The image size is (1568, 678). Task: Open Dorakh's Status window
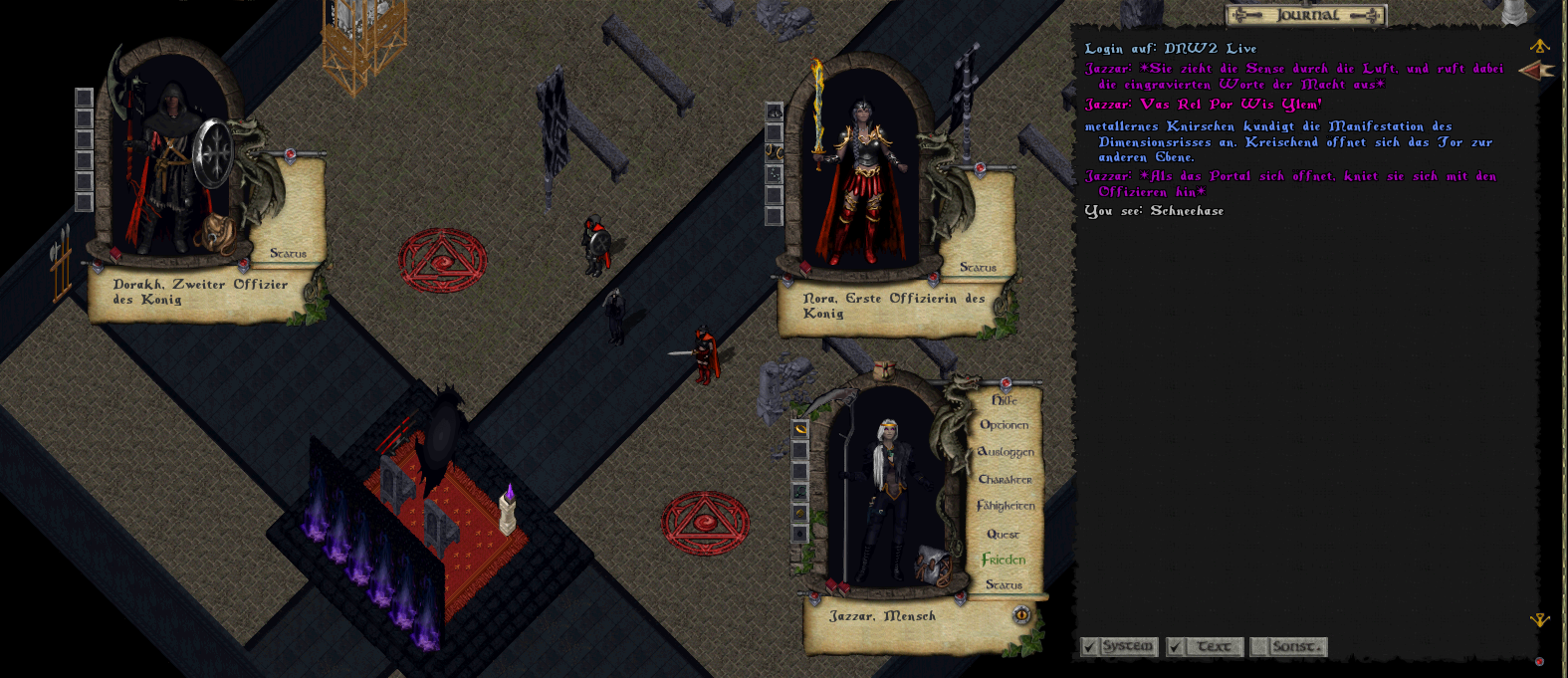tap(288, 254)
